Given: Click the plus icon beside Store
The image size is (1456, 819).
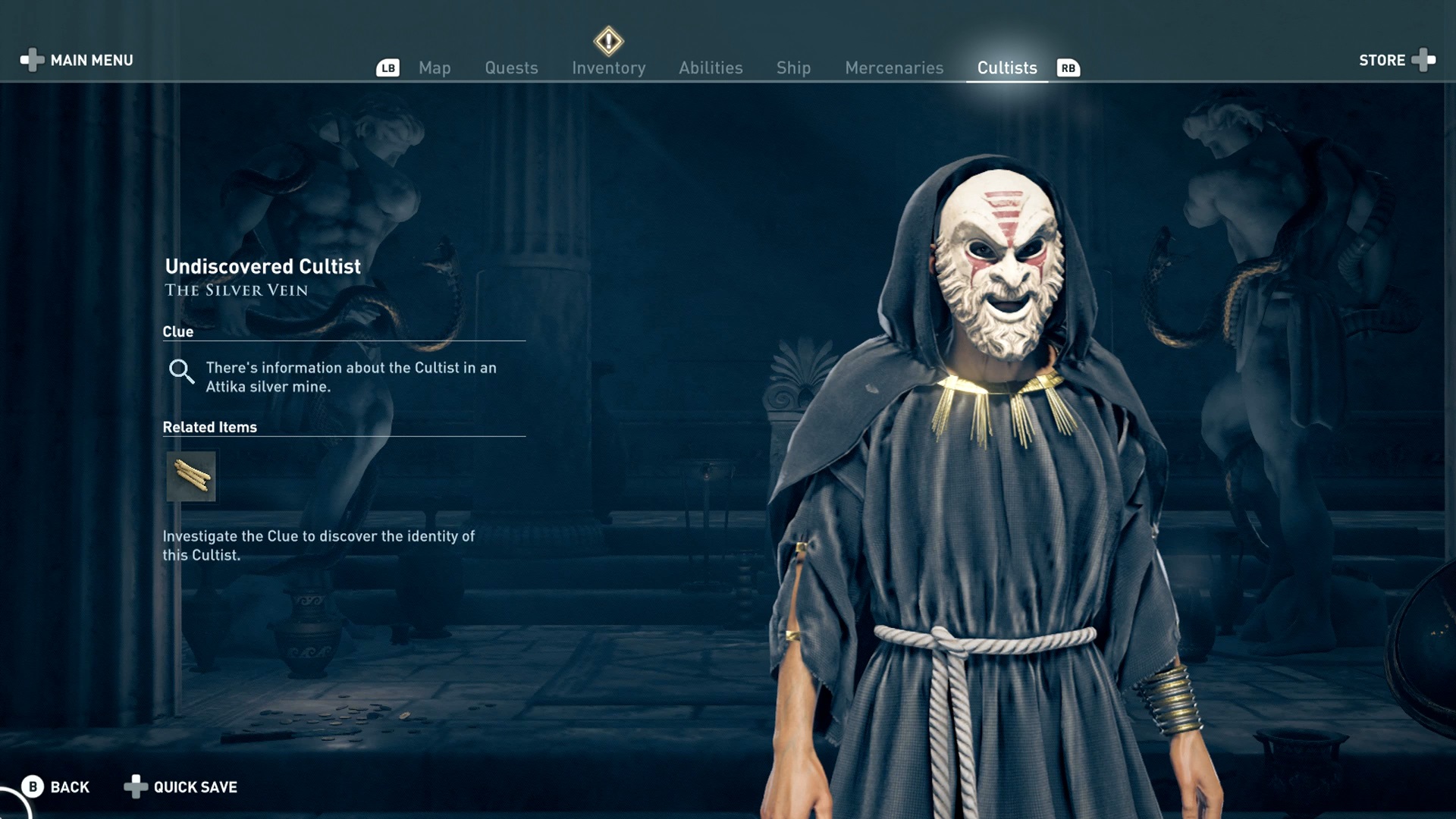Looking at the screenshot, I should tap(1425, 60).
